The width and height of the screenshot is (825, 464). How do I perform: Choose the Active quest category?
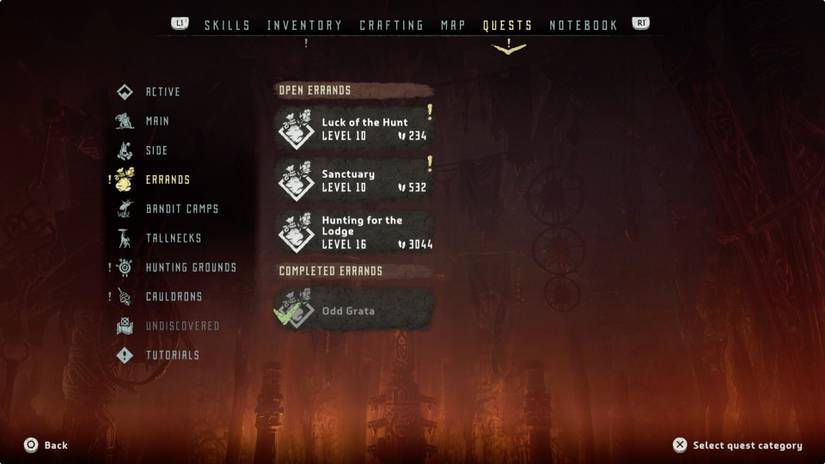point(162,92)
